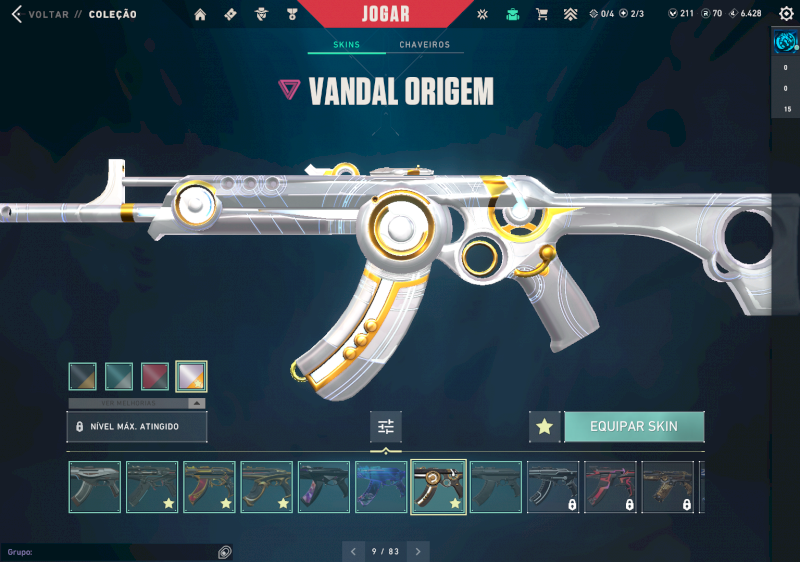The image size is (800, 562).
Task: Open the player avatar in the side panel
Action: pos(786,42)
